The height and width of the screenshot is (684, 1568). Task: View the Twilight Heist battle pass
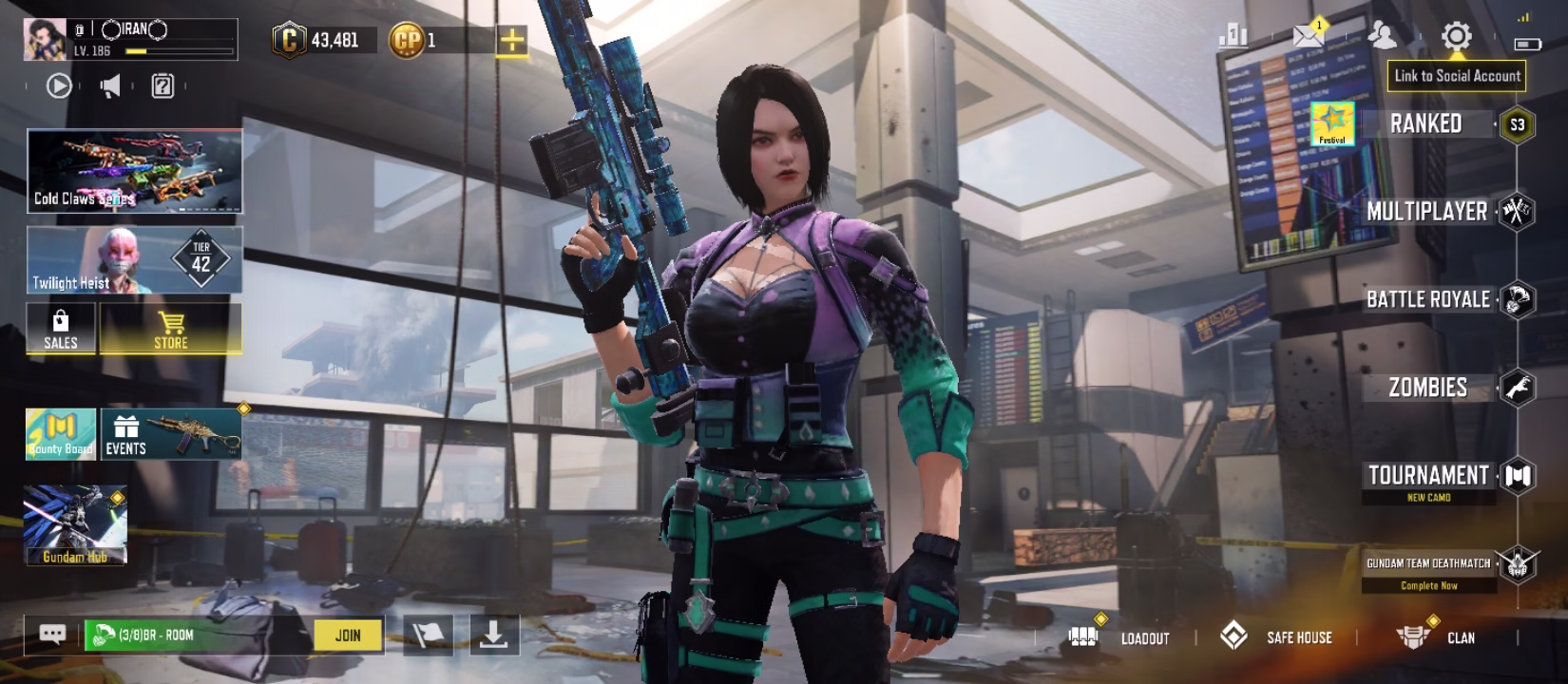pyautogui.click(x=134, y=259)
